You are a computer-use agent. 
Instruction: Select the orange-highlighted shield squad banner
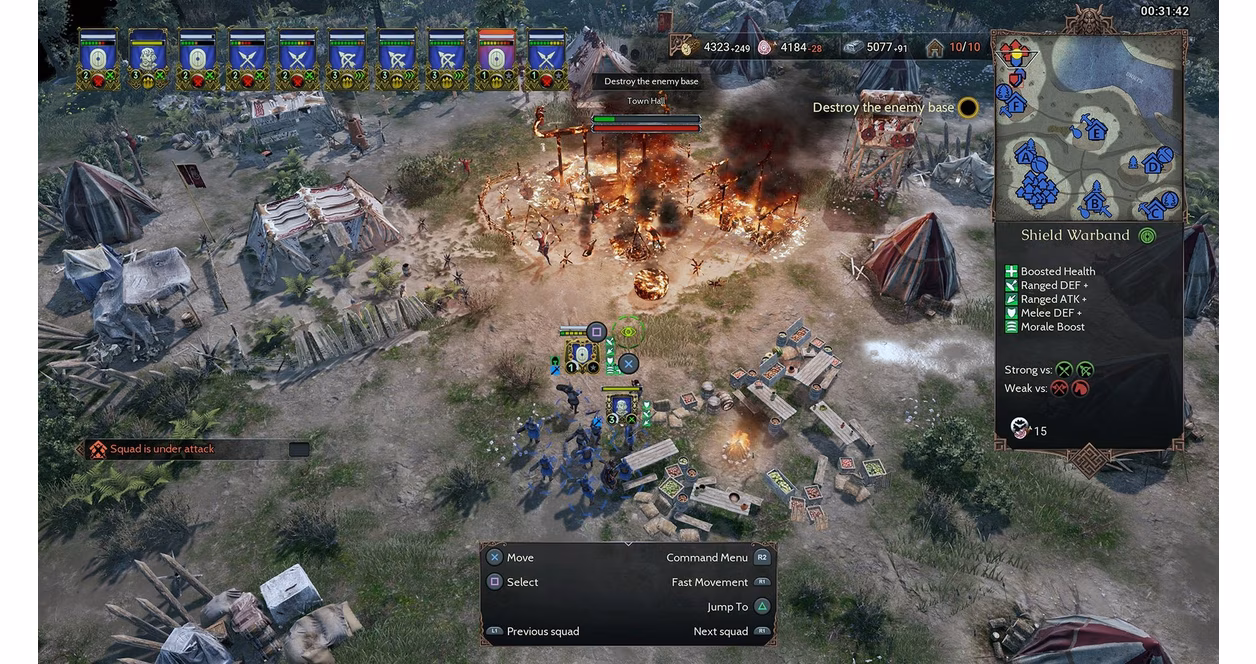pos(497,58)
